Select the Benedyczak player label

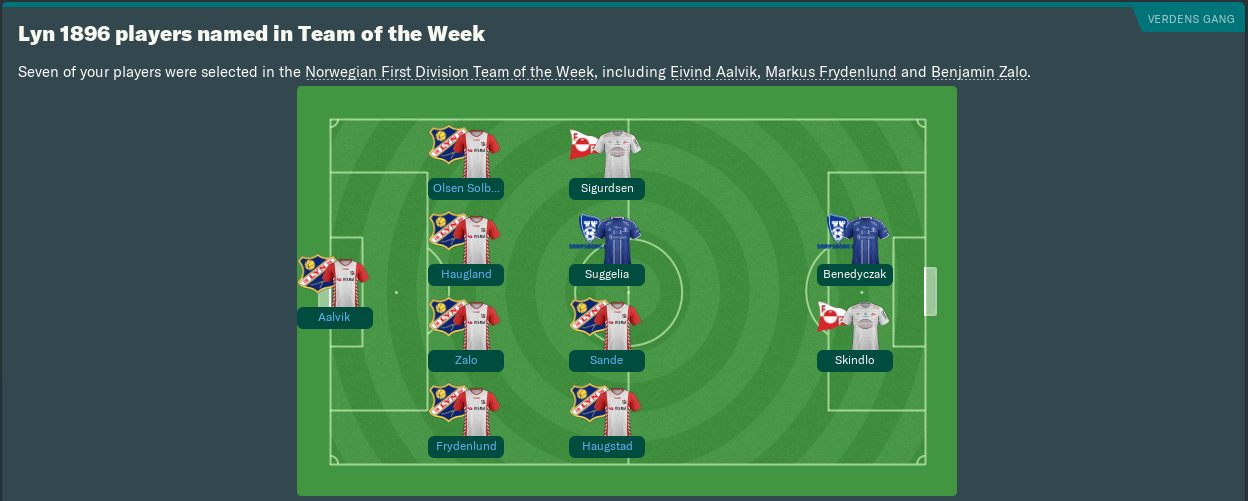[x=855, y=274]
